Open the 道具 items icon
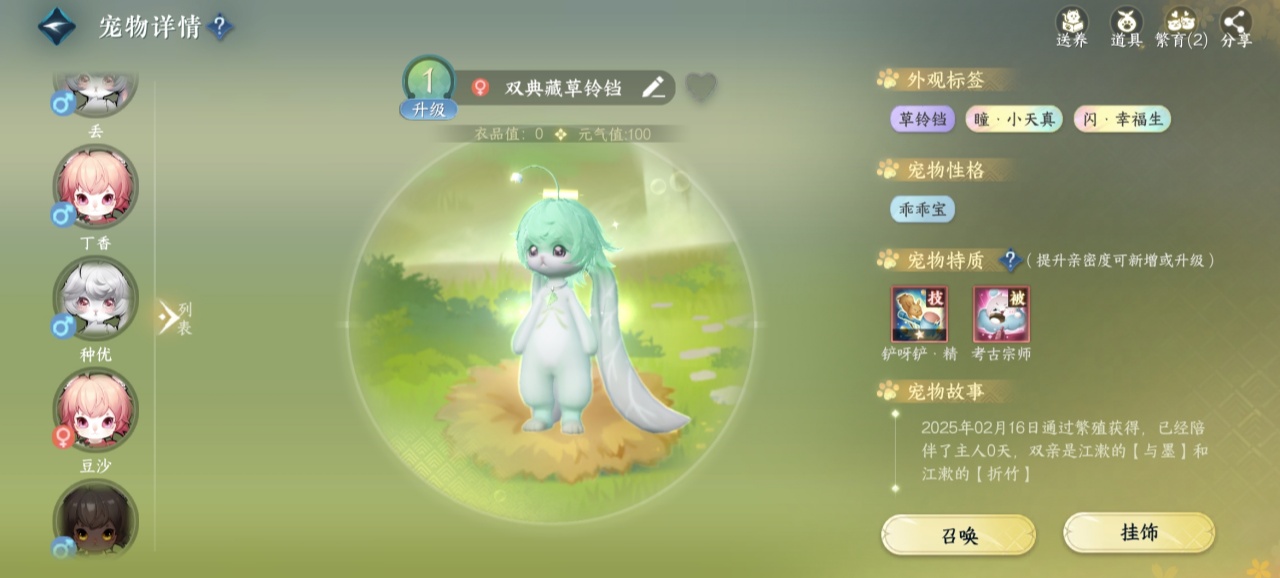The image size is (1280, 578). 1127,26
